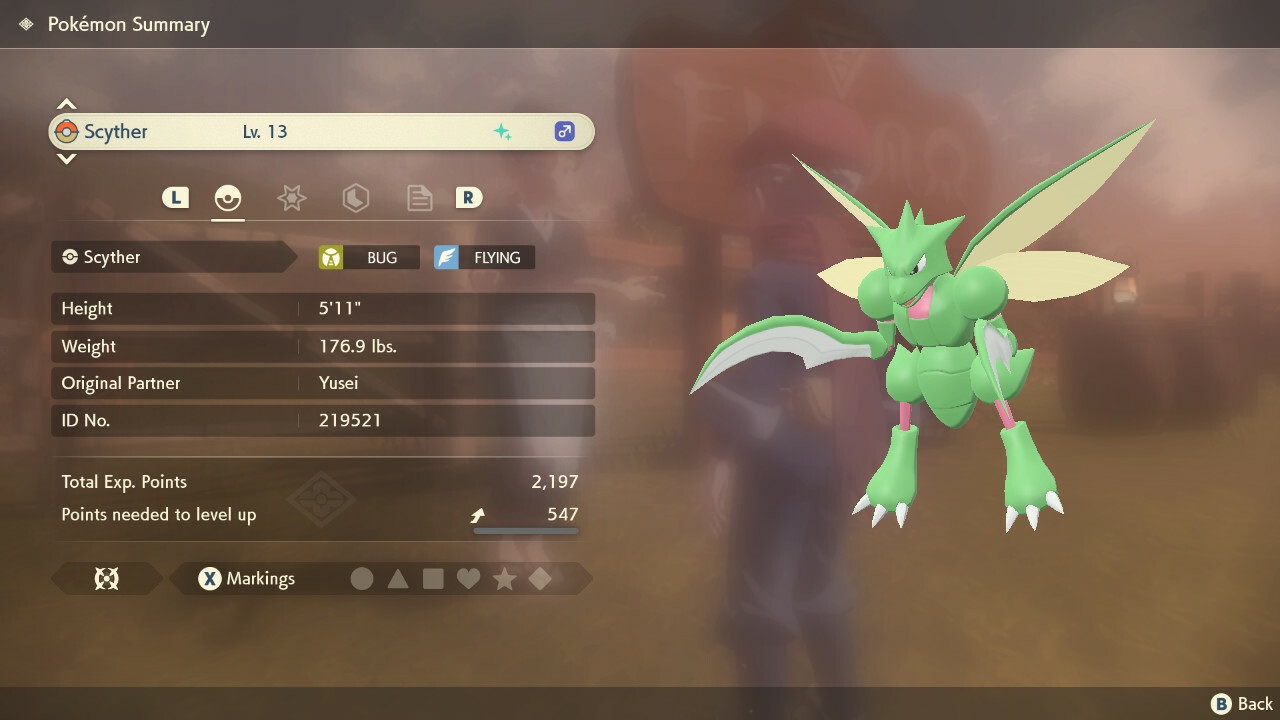
Task: Toggle the star marking
Action: [x=504, y=578]
